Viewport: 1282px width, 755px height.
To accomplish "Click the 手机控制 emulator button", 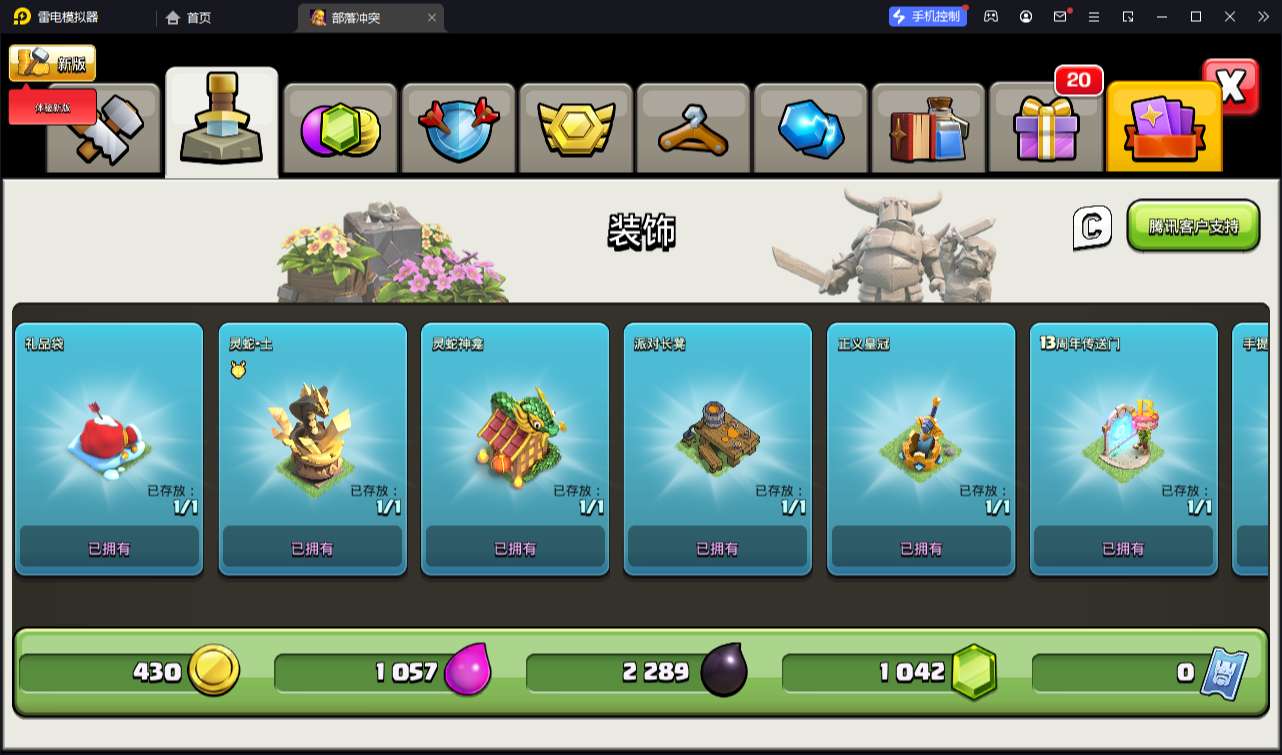I will click(x=928, y=16).
